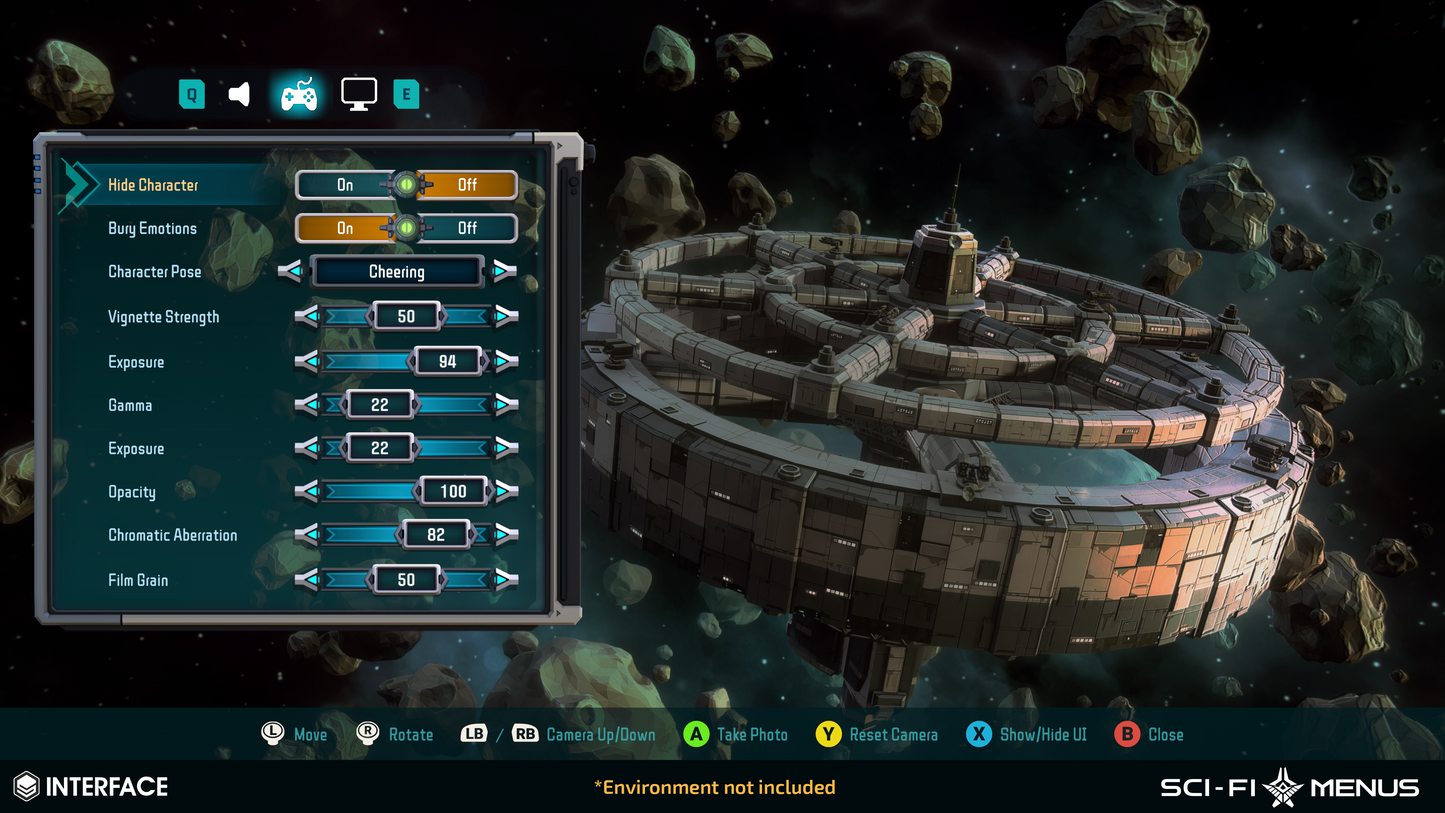Switch Bury Emotions to Off

pyautogui.click(x=470, y=228)
